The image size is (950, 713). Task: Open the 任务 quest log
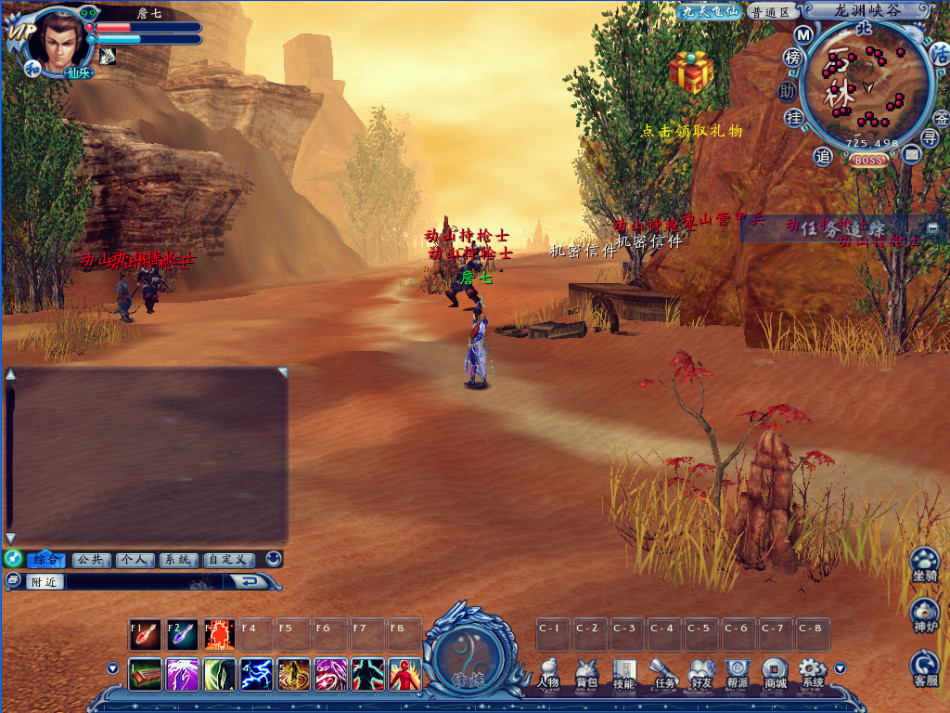tap(662, 673)
